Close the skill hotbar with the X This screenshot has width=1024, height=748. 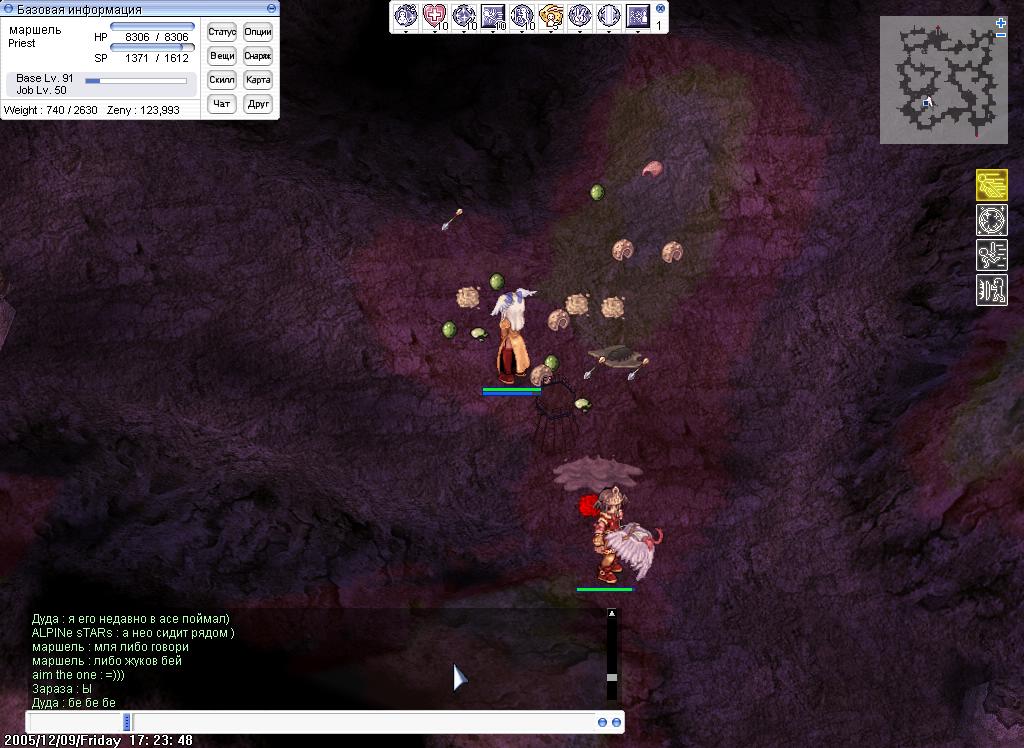660,7
